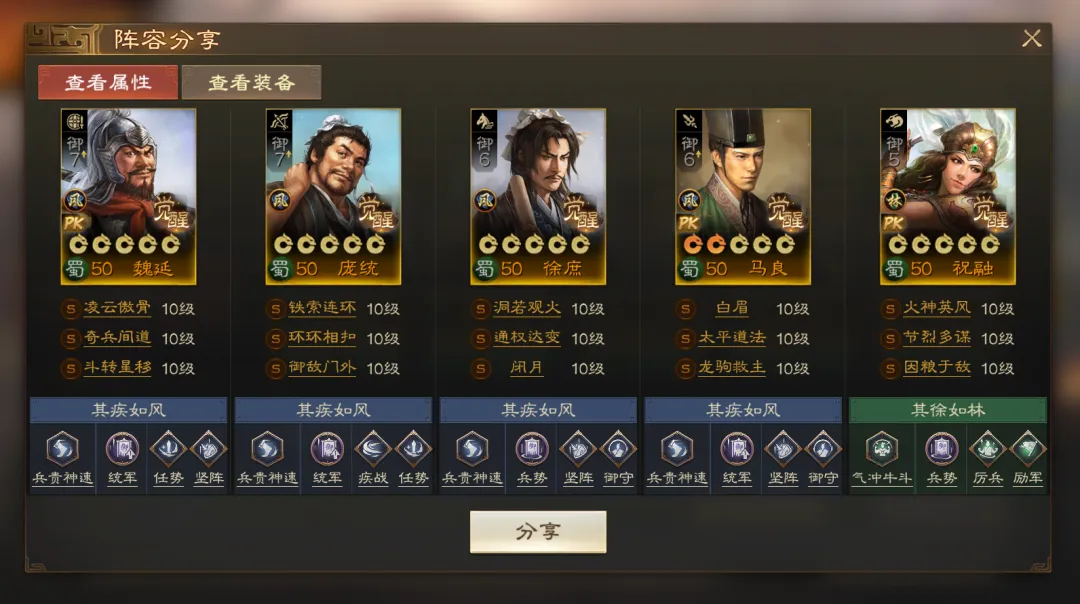Select the 励军 formation icon
This screenshot has width=1080, height=604.
click(x=1027, y=450)
